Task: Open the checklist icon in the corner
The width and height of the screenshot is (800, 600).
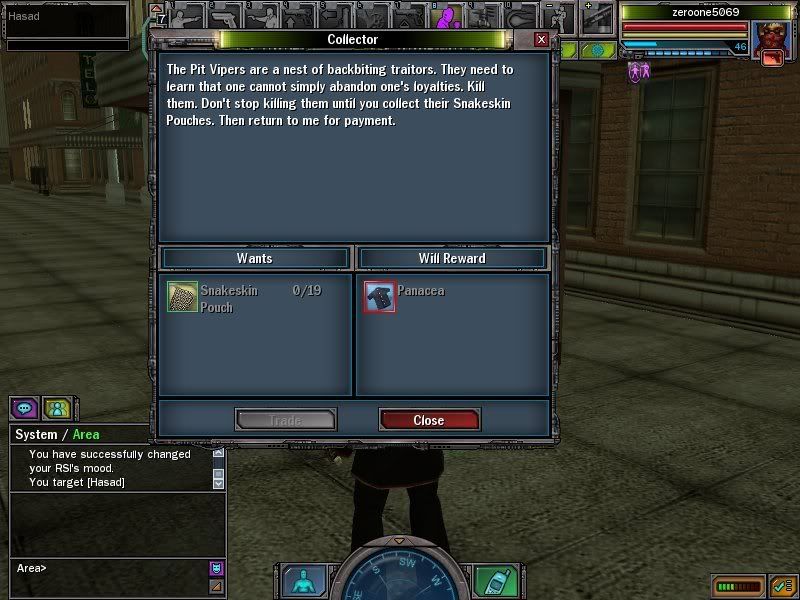Action: [x=783, y=586]
